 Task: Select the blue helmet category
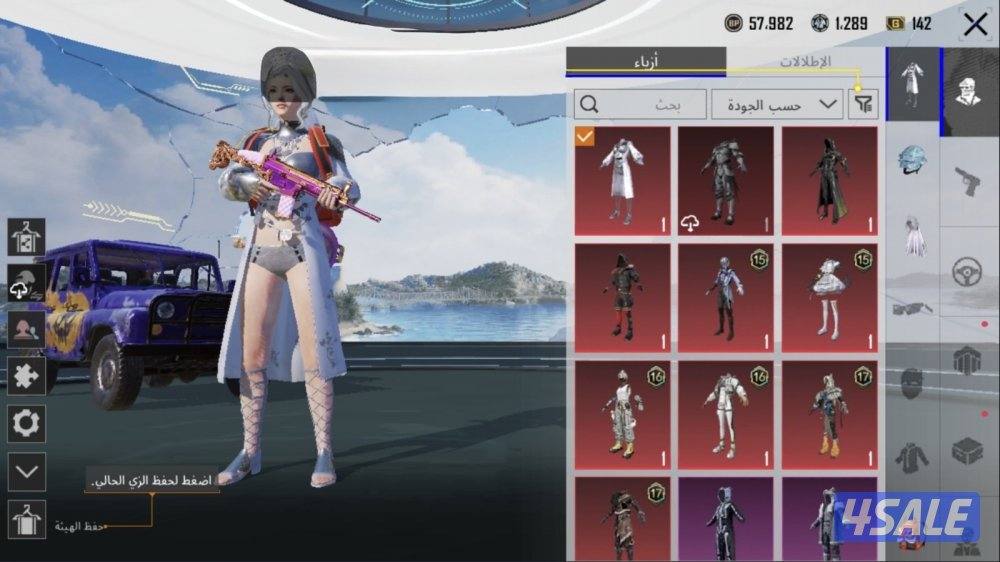coord(912,160)
